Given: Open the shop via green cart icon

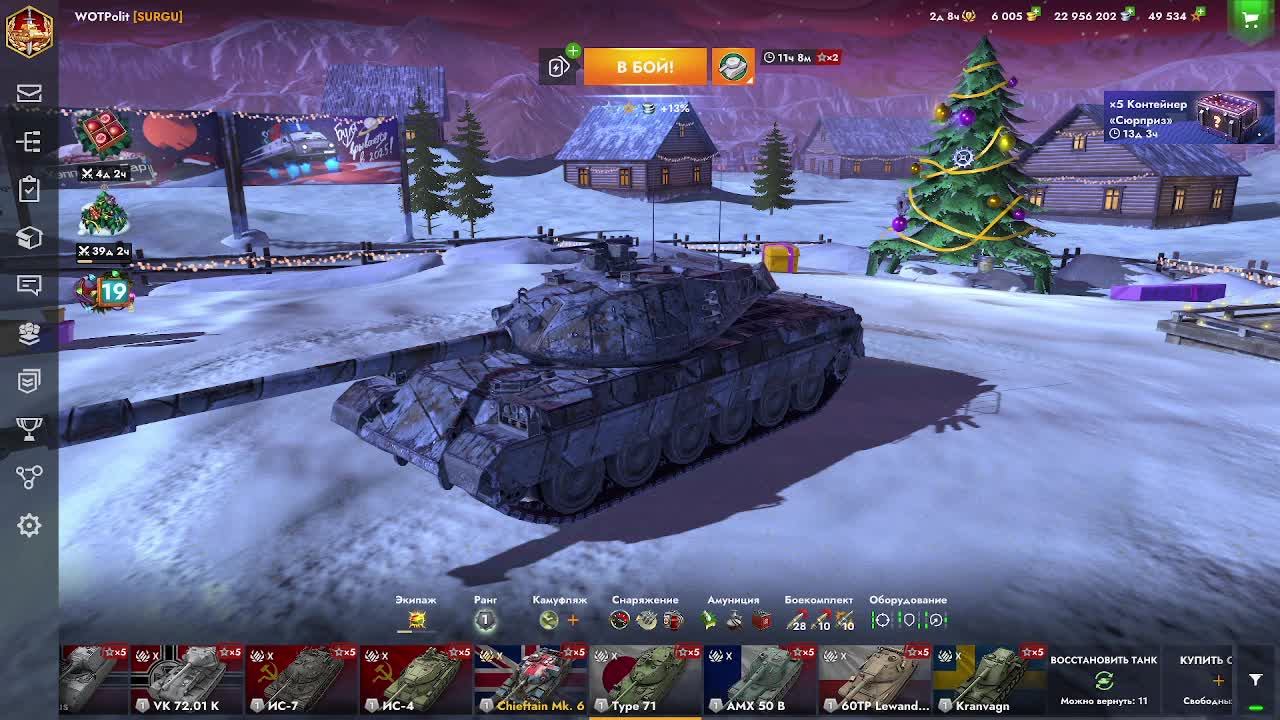Looking at the screenshot, I should coord(1250,18).
